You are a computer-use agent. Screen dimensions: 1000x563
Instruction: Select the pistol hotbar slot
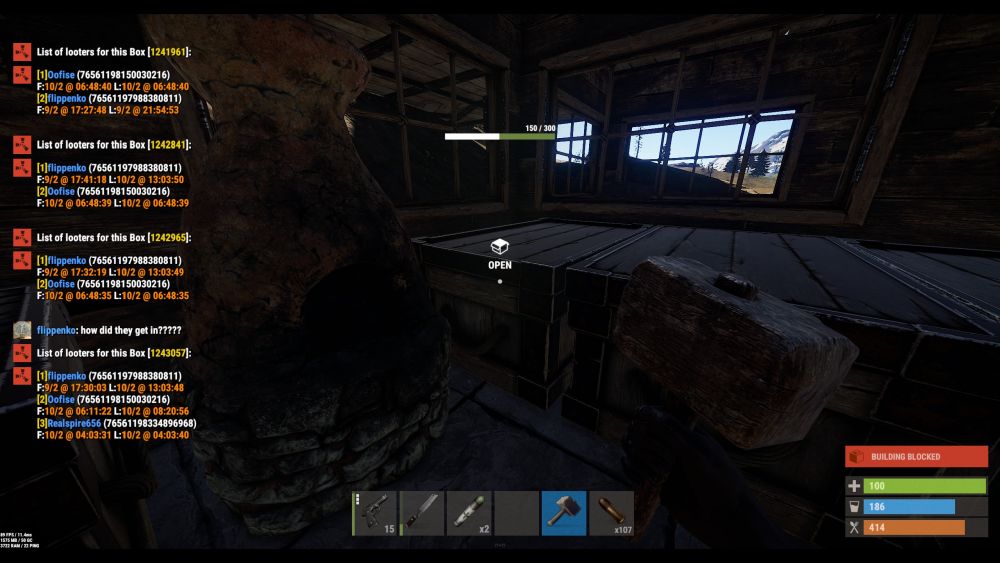pos(376,513)
